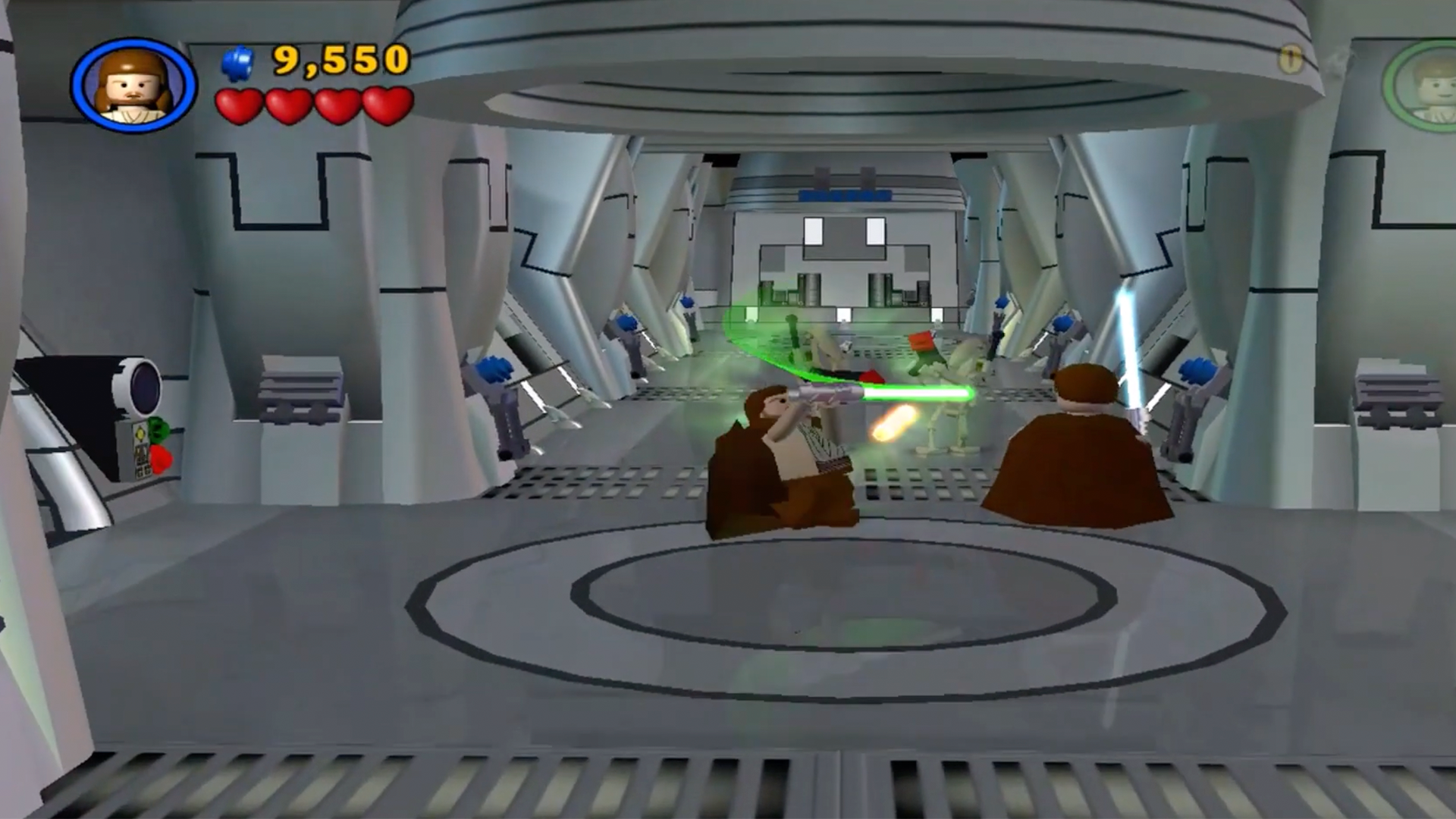Click the first red heart in the health bar

coord(240,105)
